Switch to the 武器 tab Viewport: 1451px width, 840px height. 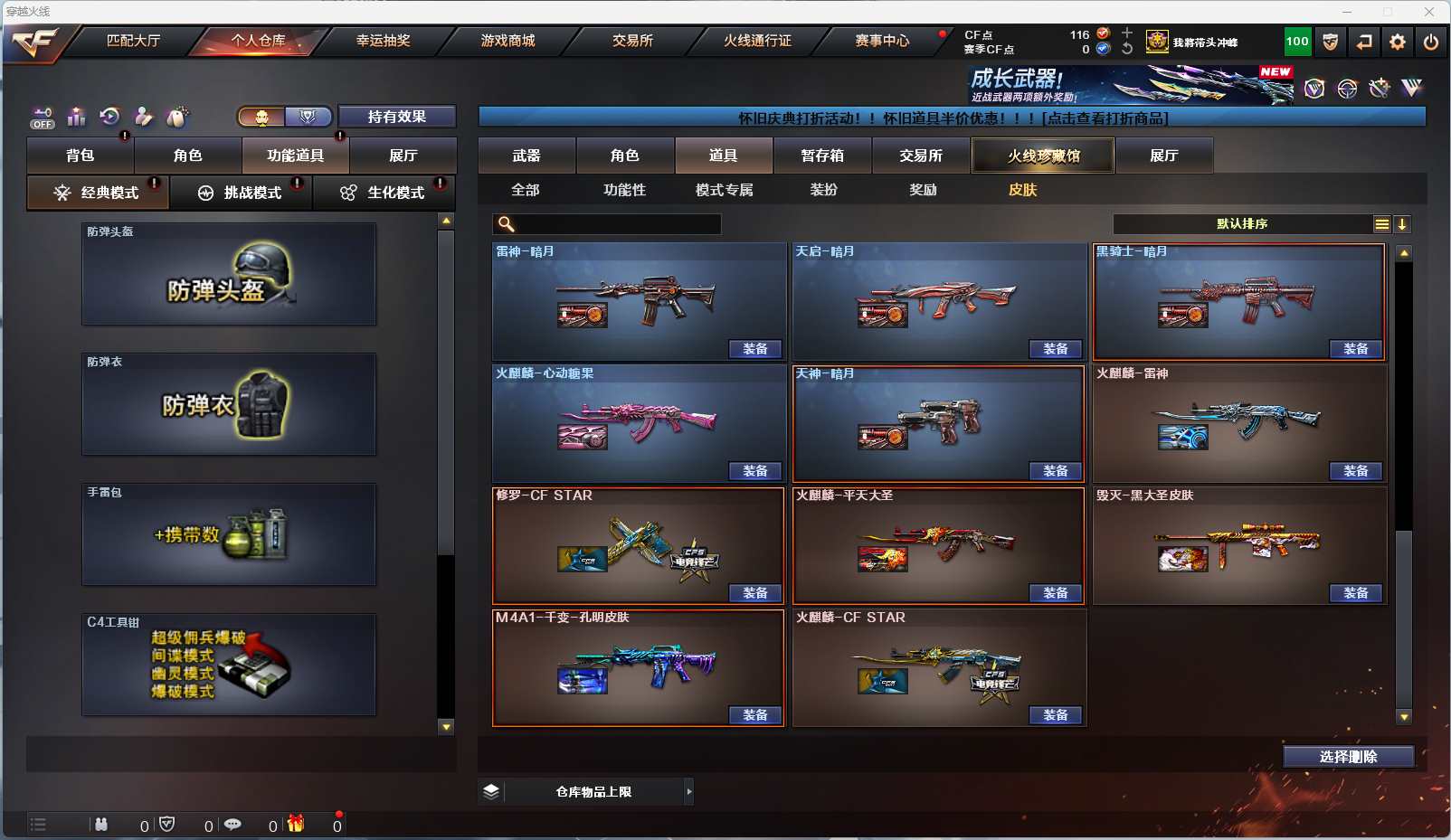click(526, 156)
